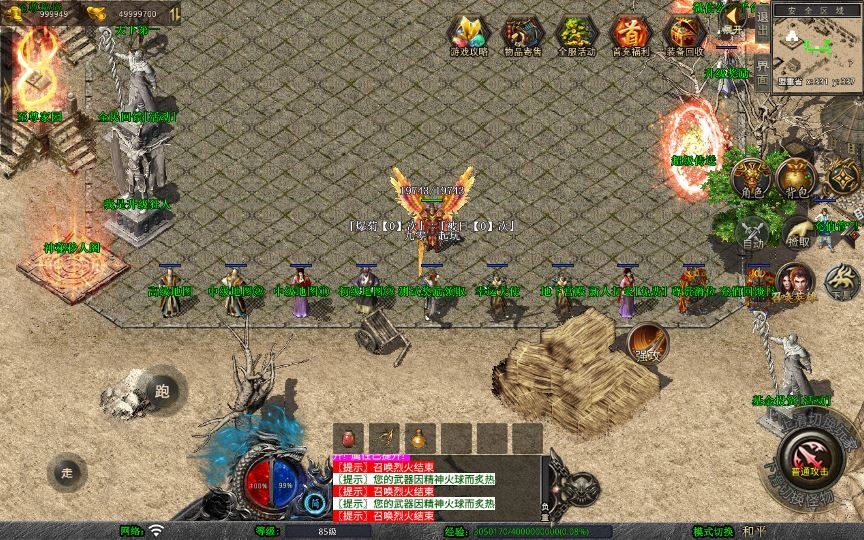The image size is (864, 540).
Task: Open the 装备回收 equipment recycling chest
Action: coord(685,32)
